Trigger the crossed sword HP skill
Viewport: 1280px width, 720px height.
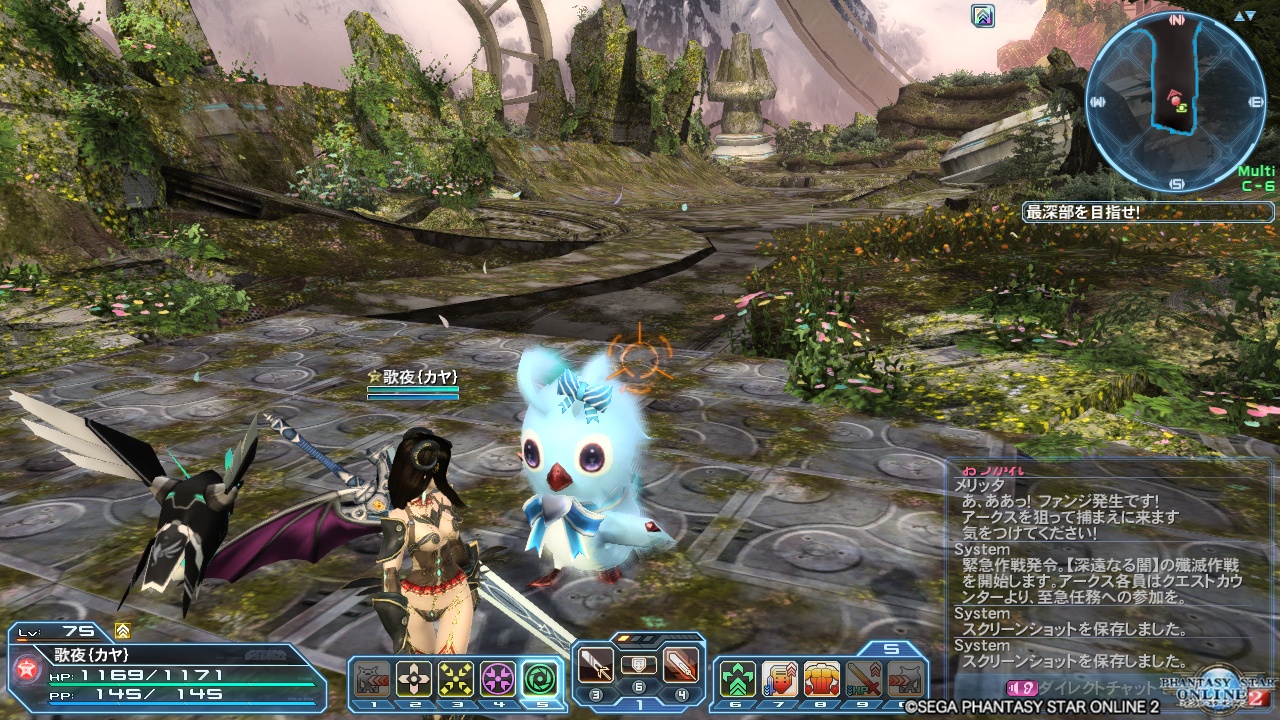pyautogui.click(x=864, y=679)
